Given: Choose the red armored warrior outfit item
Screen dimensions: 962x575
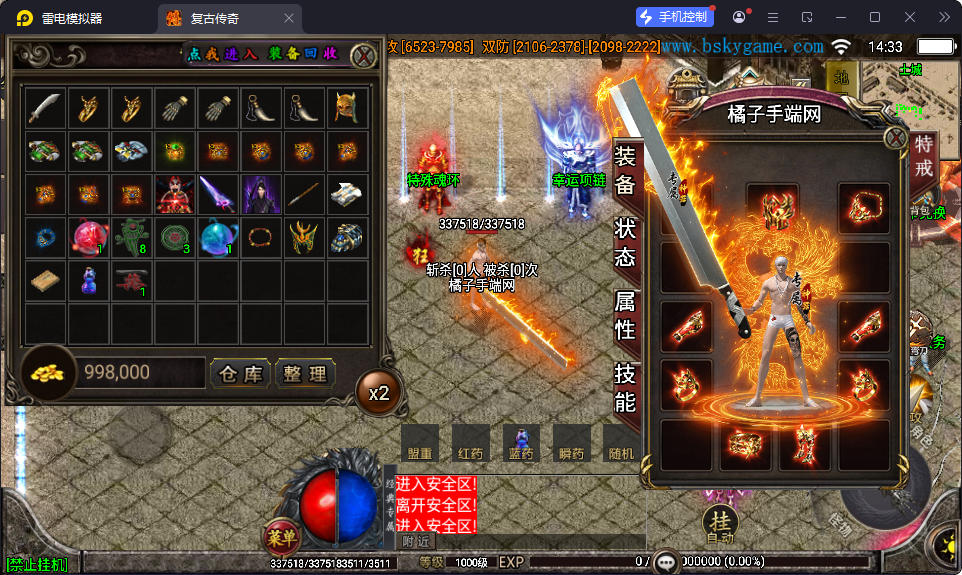Looking at the screenshot, I should [175, 194].
